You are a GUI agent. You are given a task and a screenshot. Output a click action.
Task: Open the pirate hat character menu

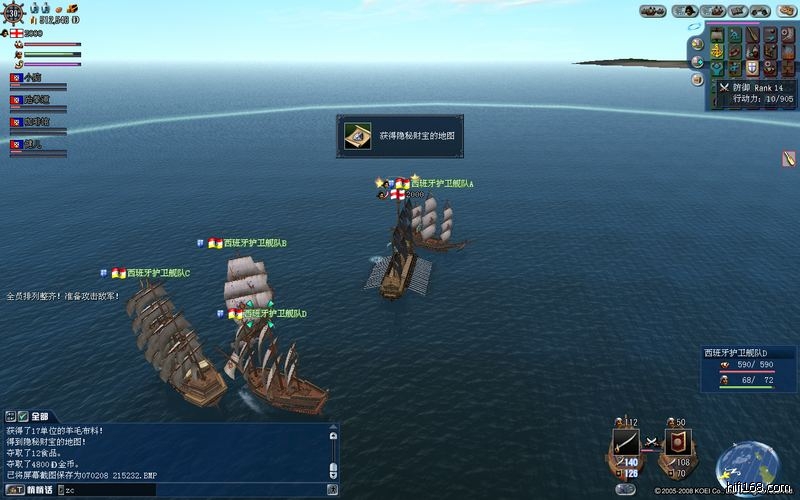(x=689, y=11)
